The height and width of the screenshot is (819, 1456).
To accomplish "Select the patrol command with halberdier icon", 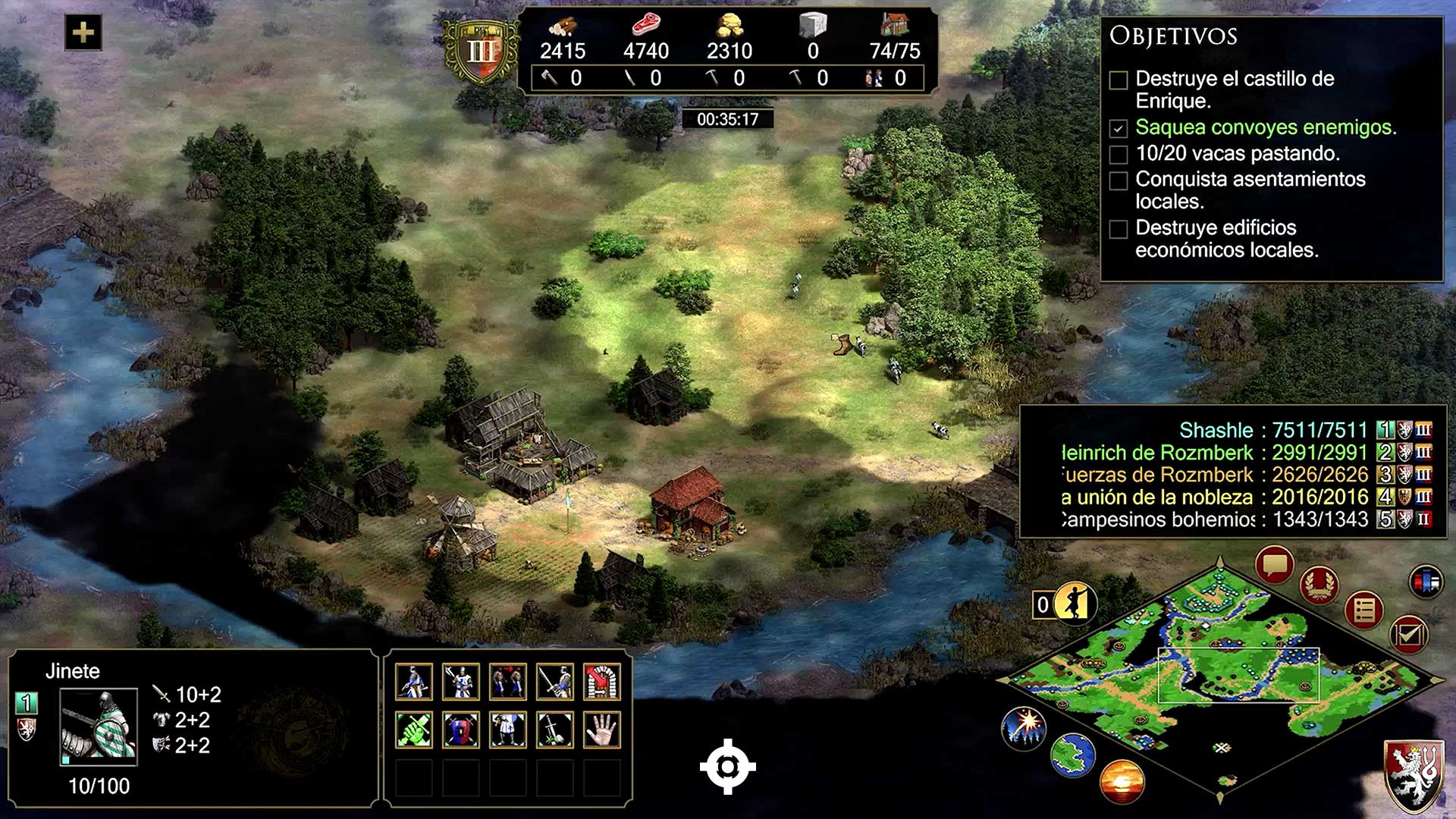I will (461, 681).
